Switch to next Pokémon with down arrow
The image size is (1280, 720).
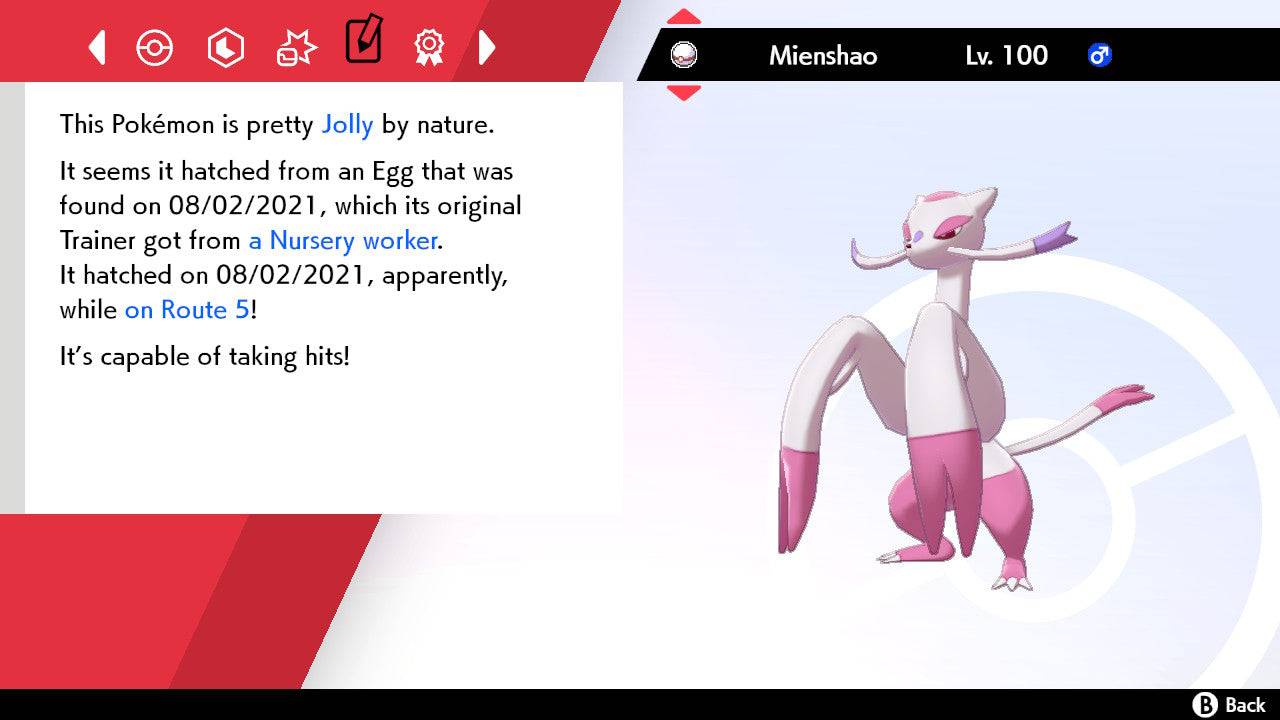(x=684, y=92)
